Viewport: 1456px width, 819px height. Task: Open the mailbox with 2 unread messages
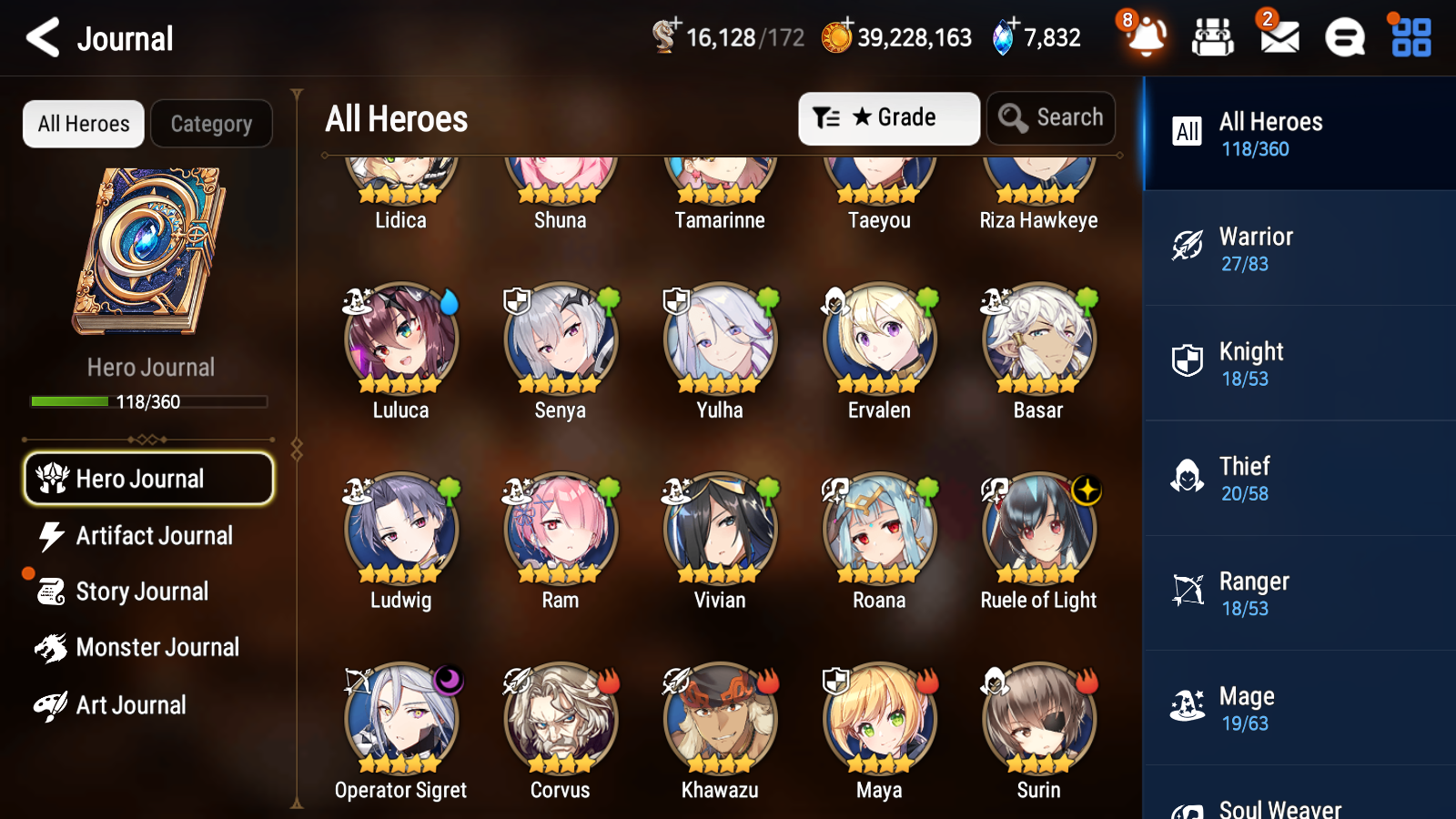(x=1278, y=38)
